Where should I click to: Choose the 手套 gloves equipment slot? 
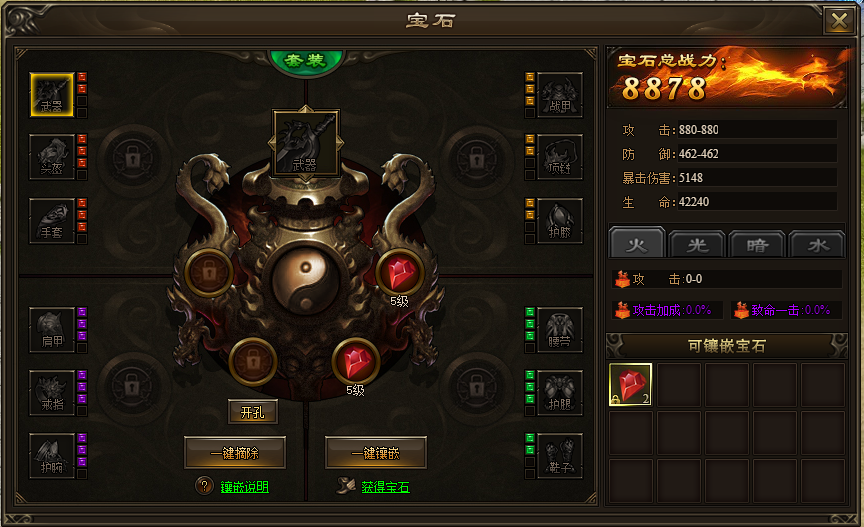[x=52, y=220]
